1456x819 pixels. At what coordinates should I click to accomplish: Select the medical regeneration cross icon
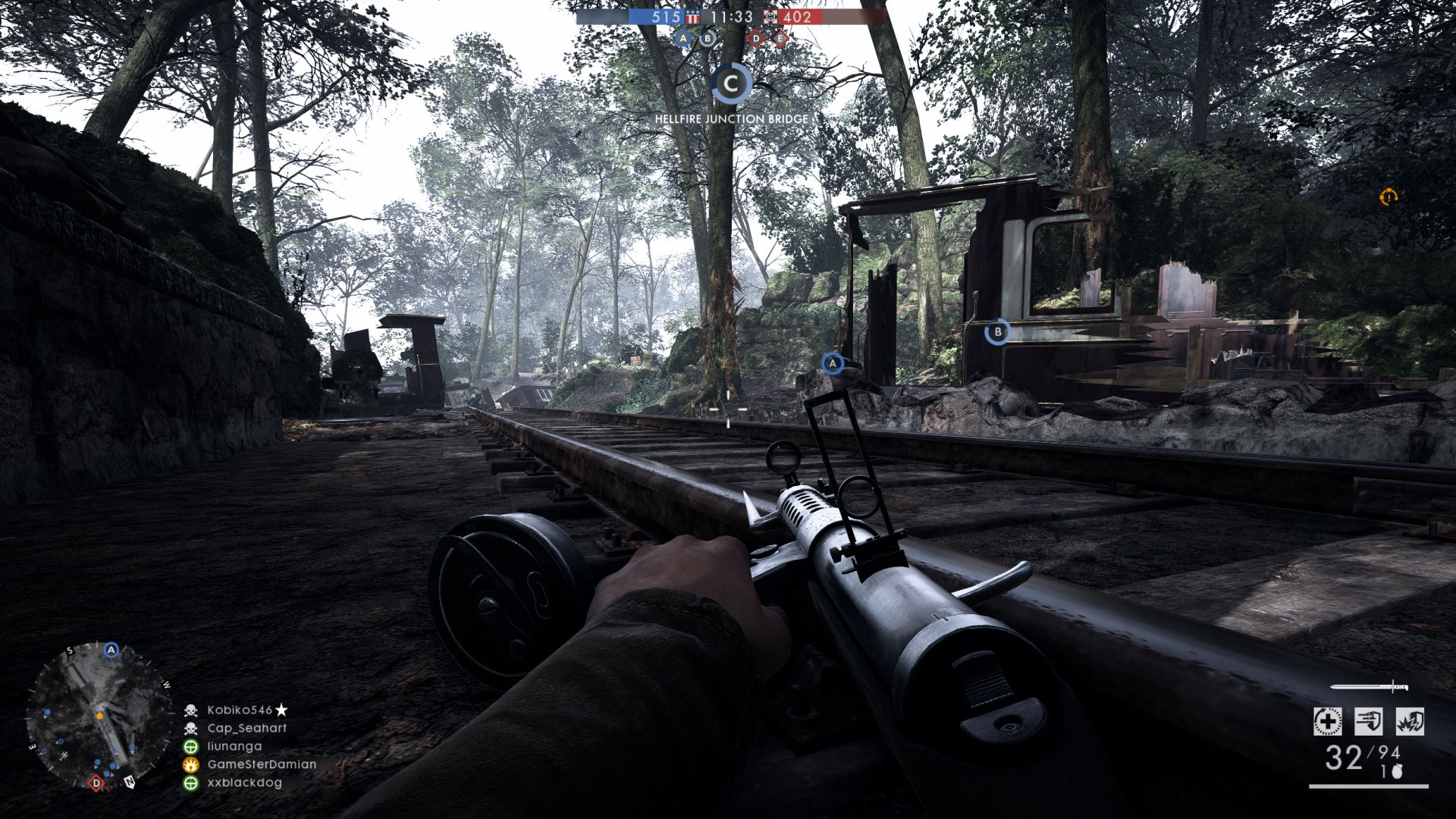tap(1327, 721)
